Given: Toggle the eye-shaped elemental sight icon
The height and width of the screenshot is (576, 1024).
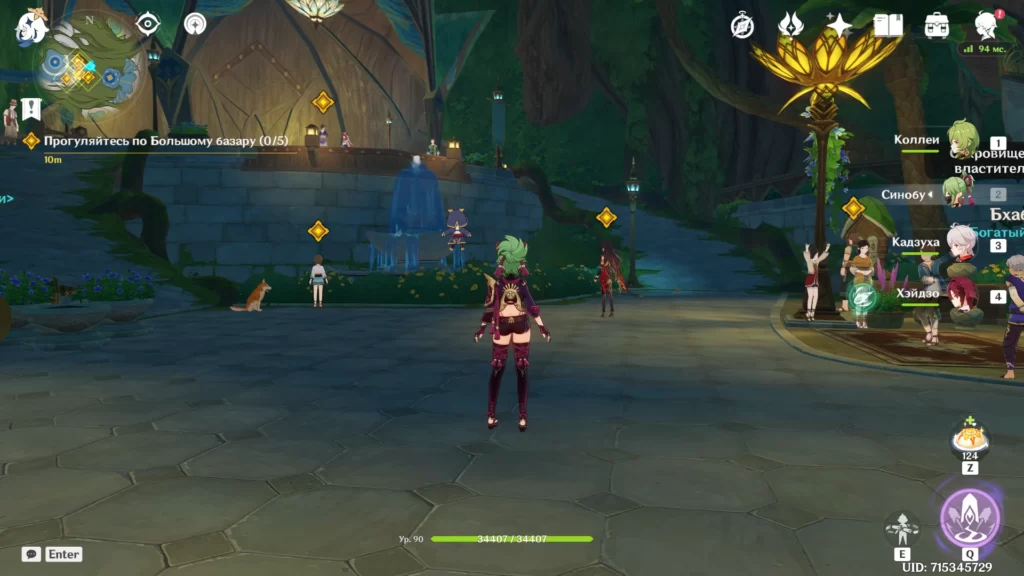Looking at the screenshot, I should (148, 23).
